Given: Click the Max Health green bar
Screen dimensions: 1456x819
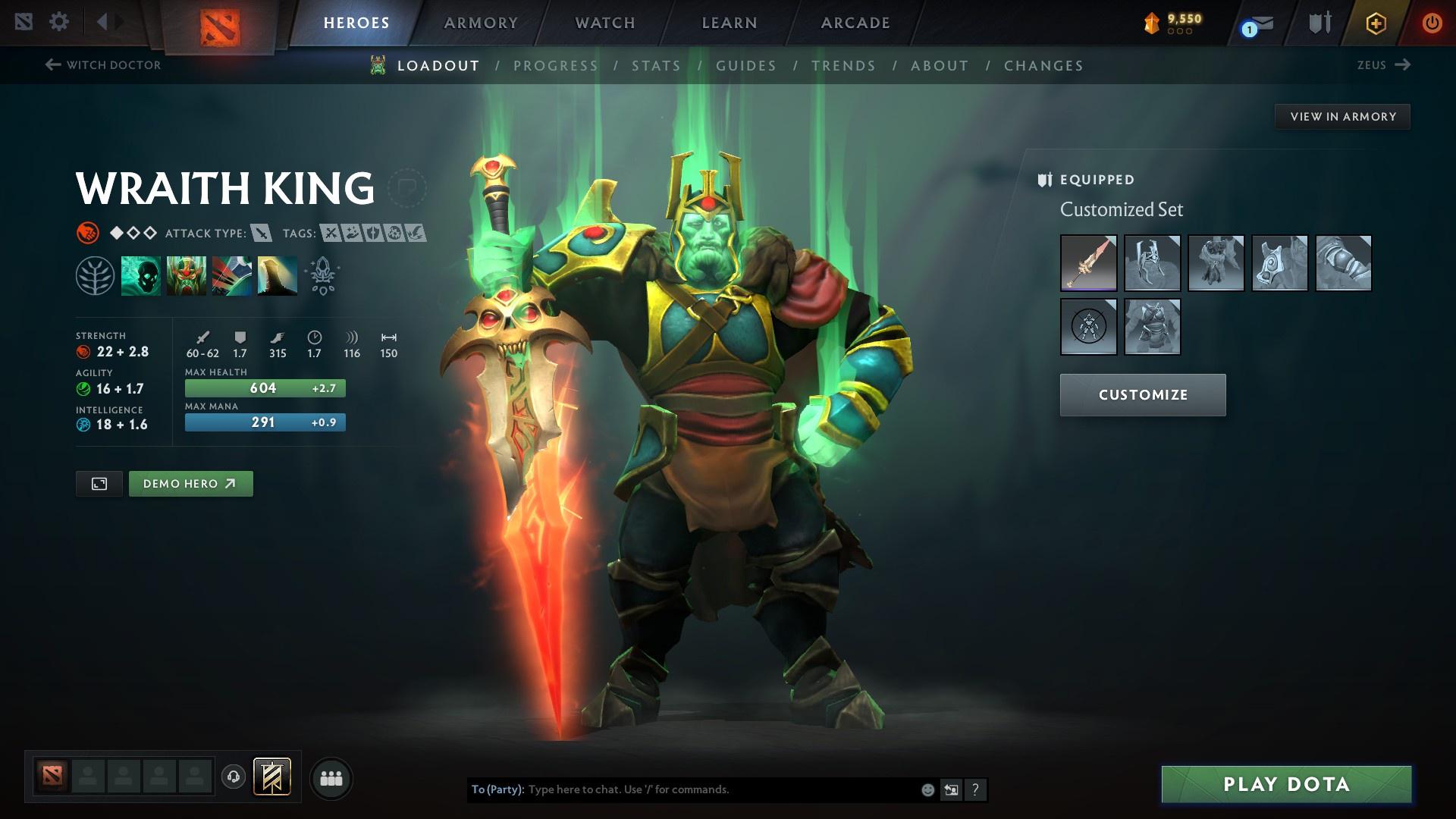Looking at the screenshot, I should pos(265,388).
